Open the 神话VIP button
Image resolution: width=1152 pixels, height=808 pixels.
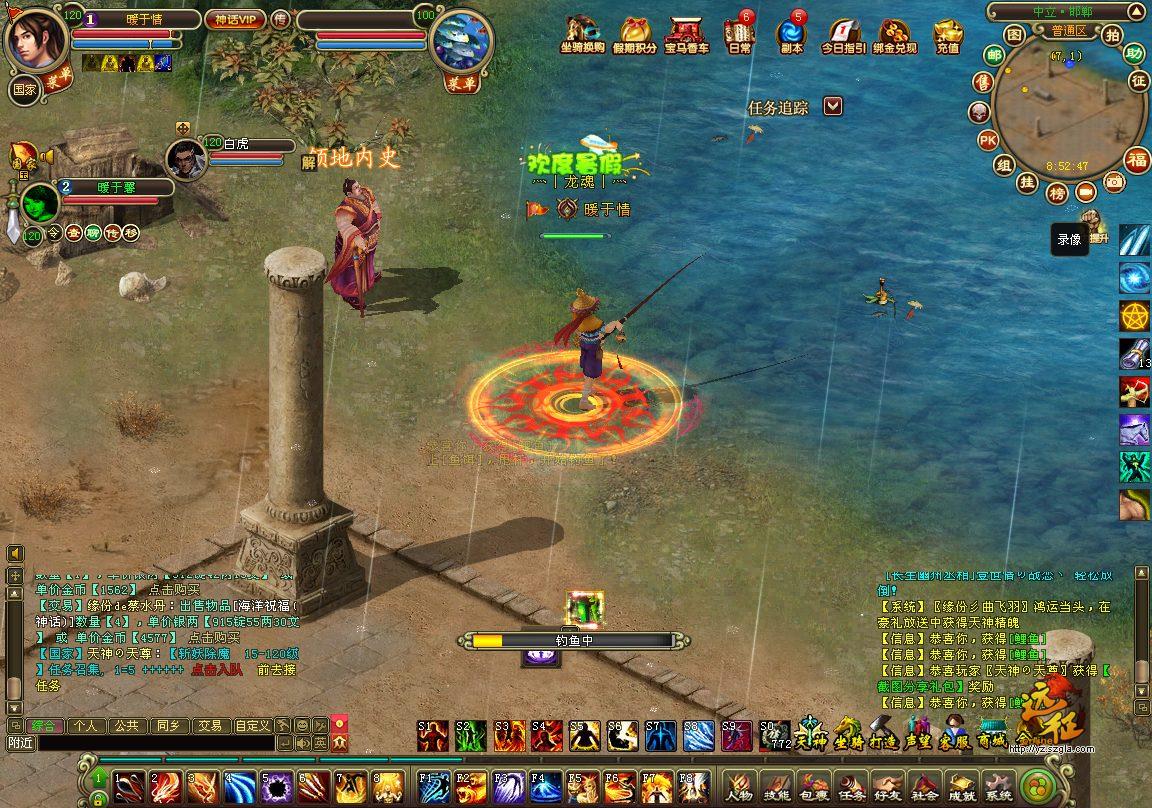(x=235, y=19)
